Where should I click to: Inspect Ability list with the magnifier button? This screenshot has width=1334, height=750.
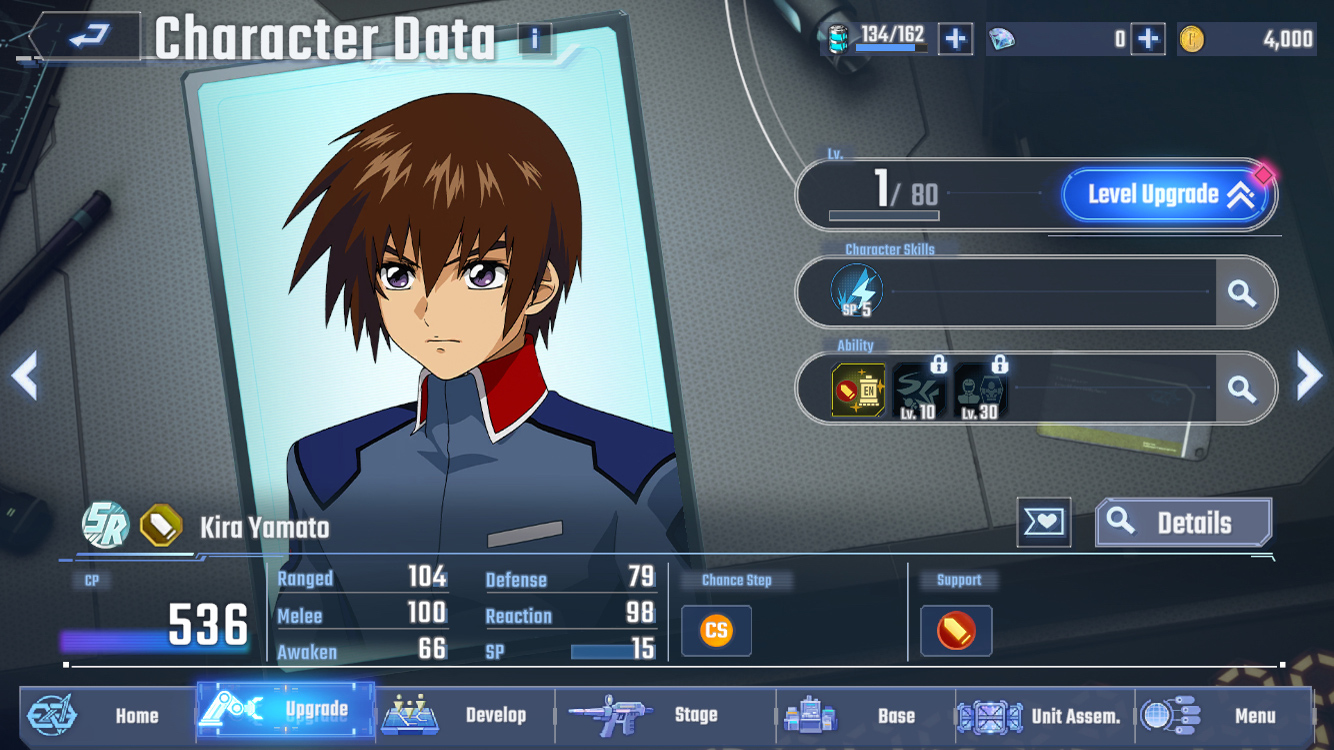tap(1242, 389)
